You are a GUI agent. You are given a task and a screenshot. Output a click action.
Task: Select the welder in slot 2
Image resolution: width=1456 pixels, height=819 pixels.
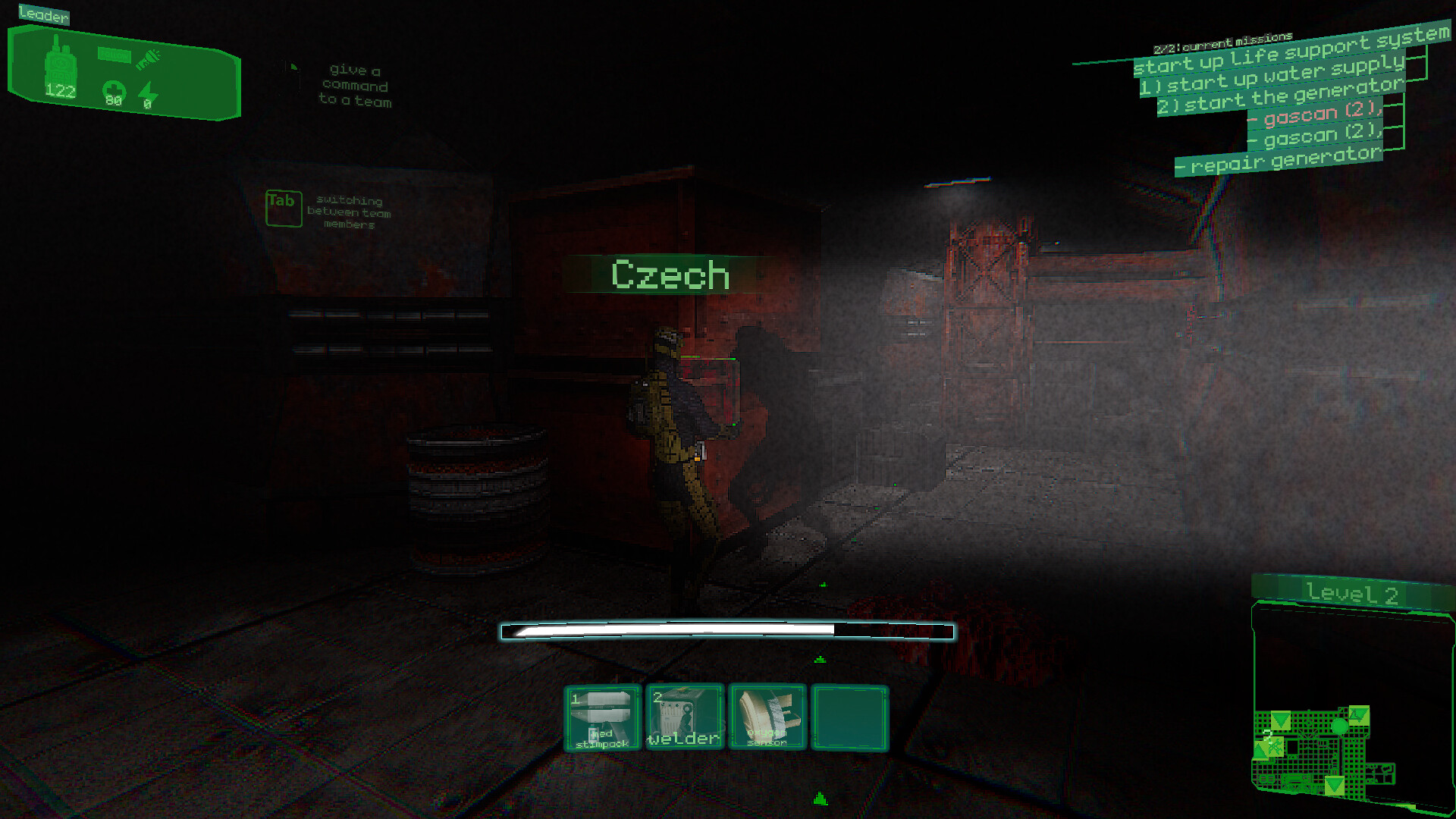click(683, 717)
